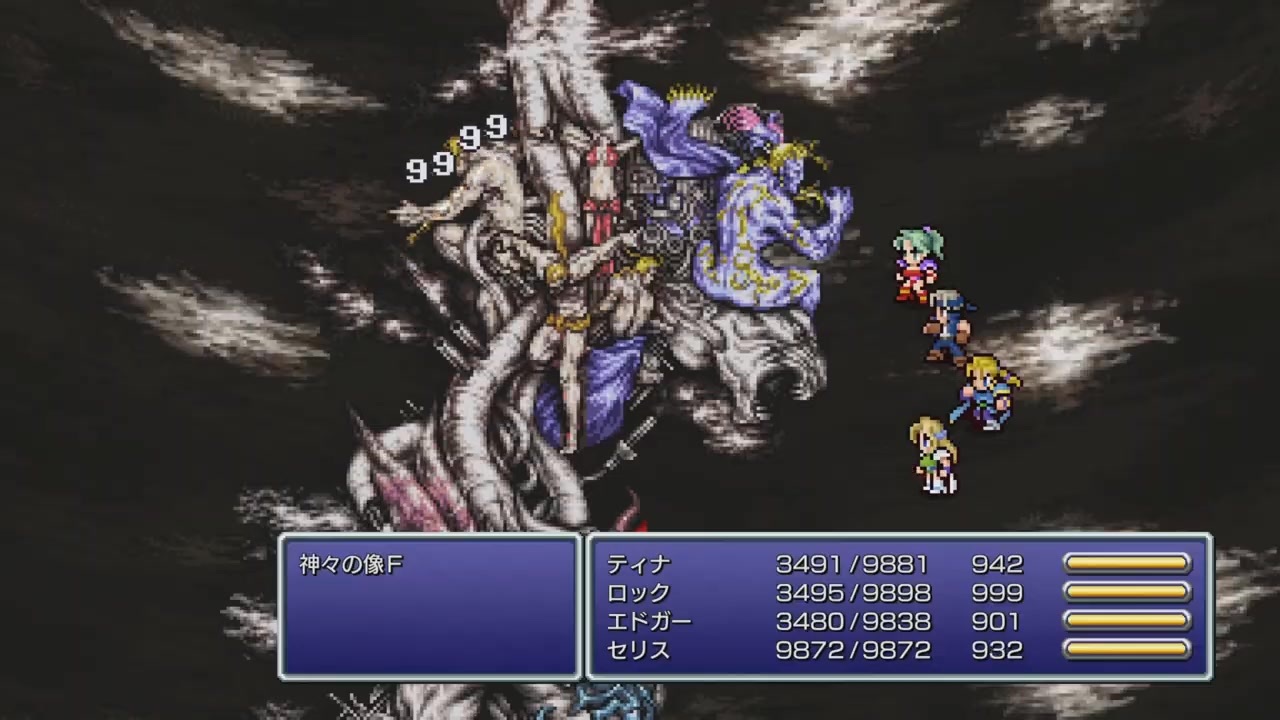Click the enemy info window border divider
Viewport: 1280px width, 720px height.
tap(583, 607)
